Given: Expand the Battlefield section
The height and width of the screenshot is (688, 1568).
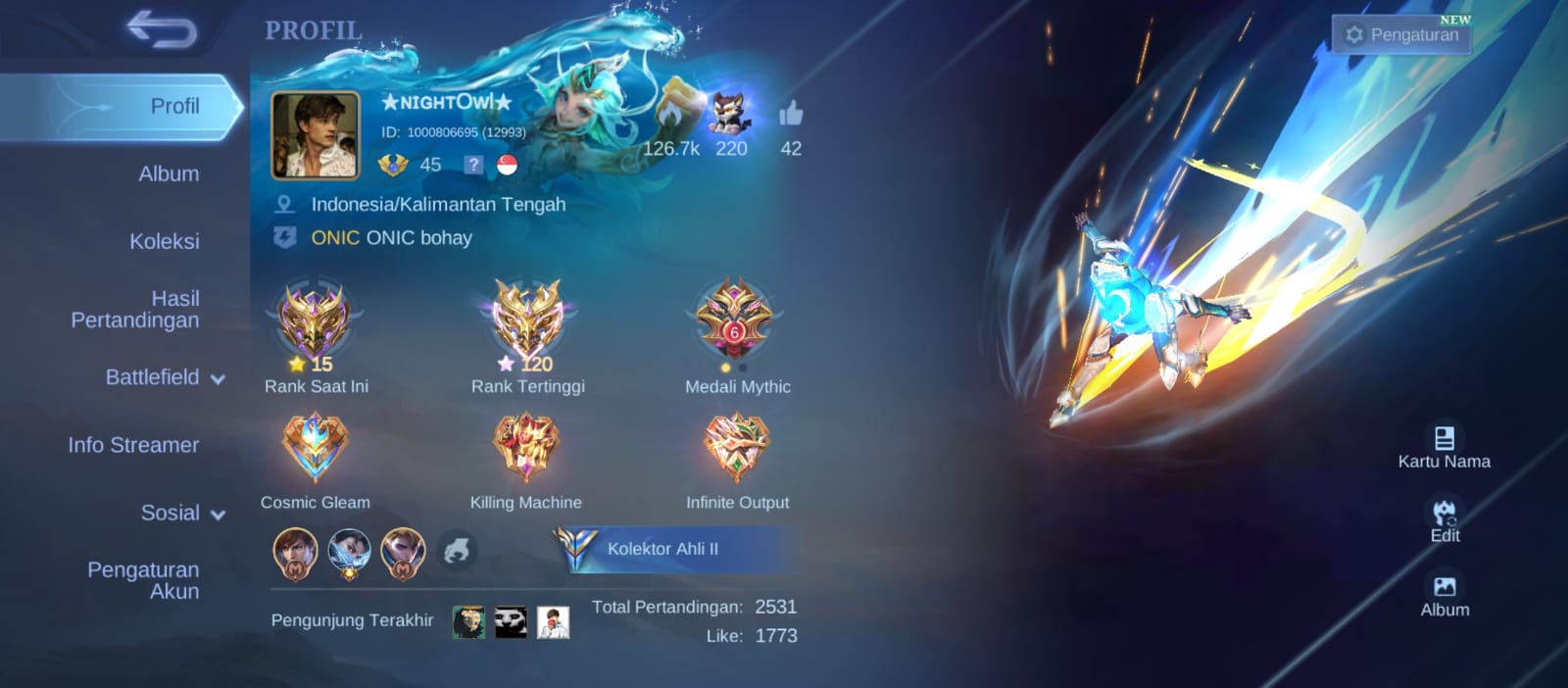Looking at the screenshot, I should tap(164, 377).
